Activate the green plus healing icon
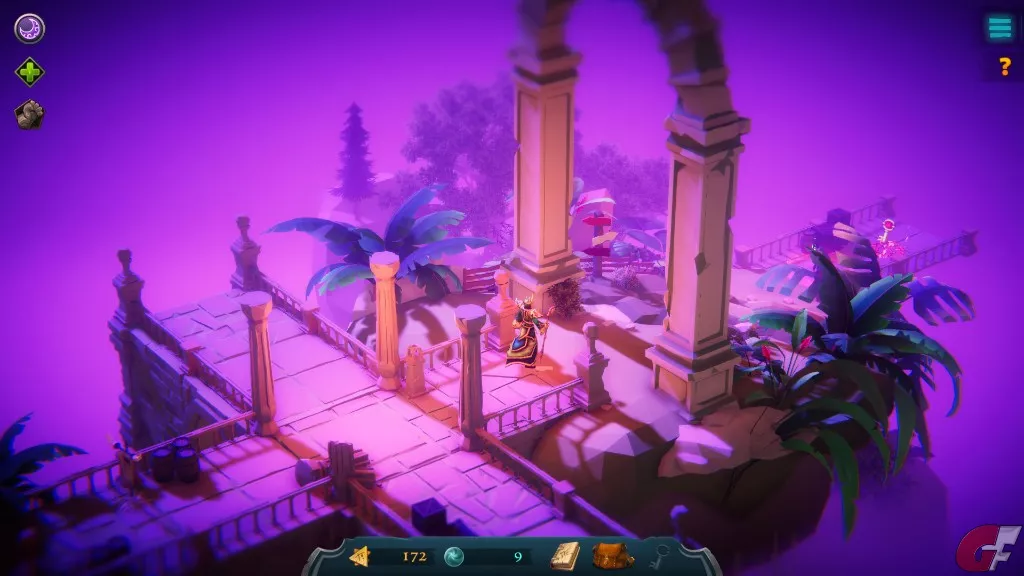The height and width of the screenshot is (576, 1024). point(29,72)
